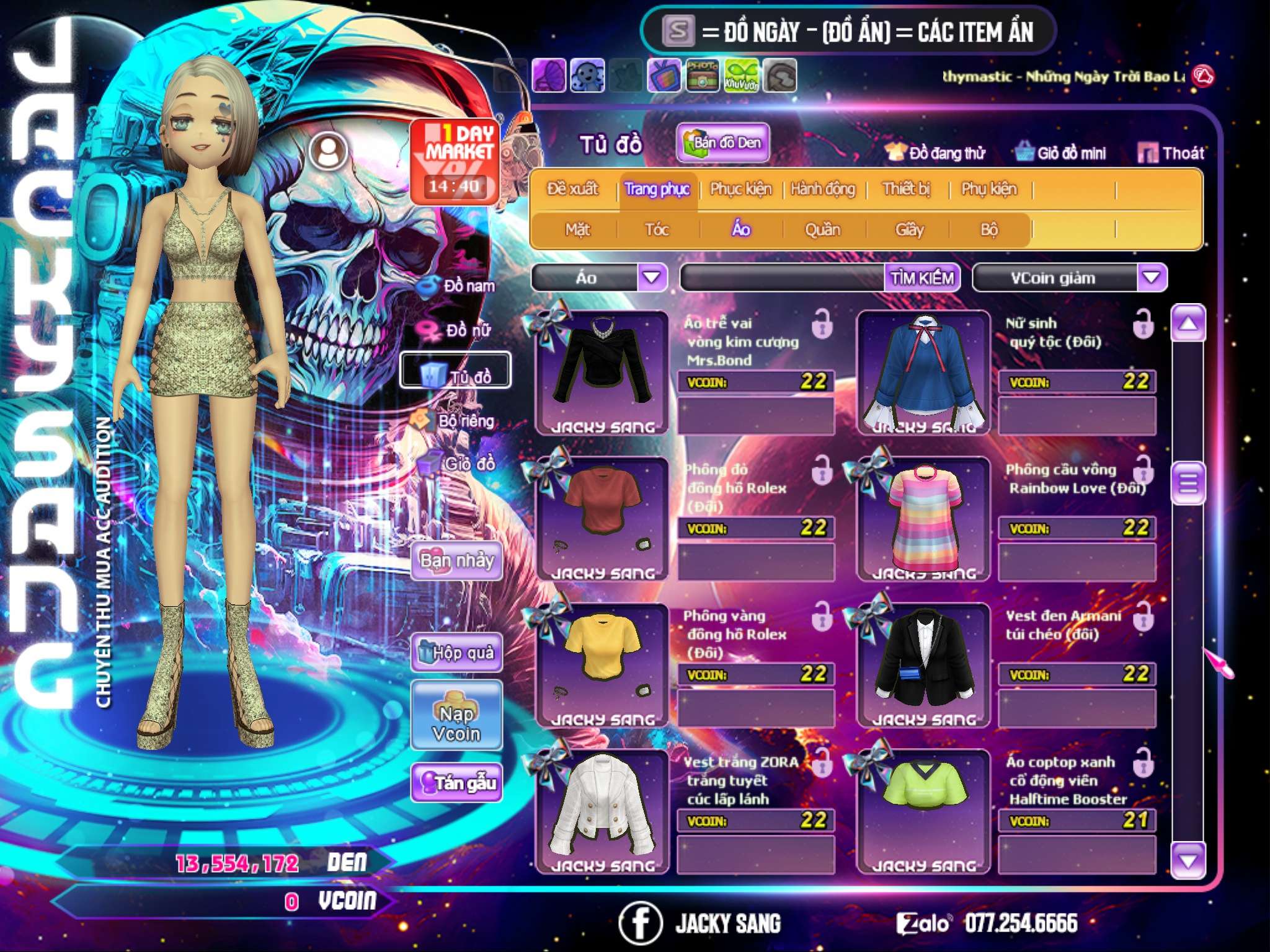Show Đồ đang thử items
This screenshot has width=1270, height=952.
pyautogui.click(x=935, y=153)
